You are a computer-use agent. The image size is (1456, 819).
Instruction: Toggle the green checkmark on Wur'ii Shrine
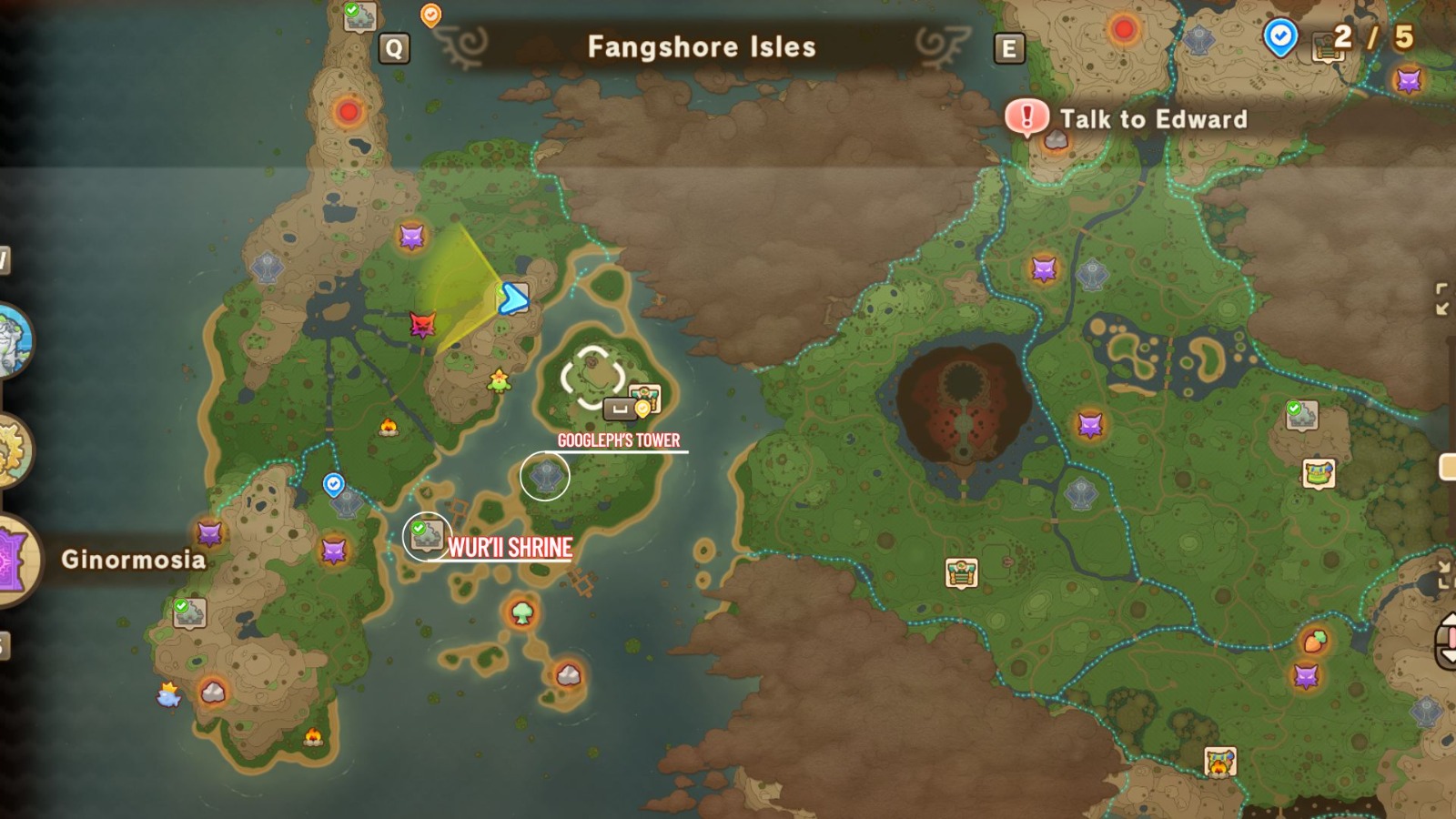[x=418, y=526]
